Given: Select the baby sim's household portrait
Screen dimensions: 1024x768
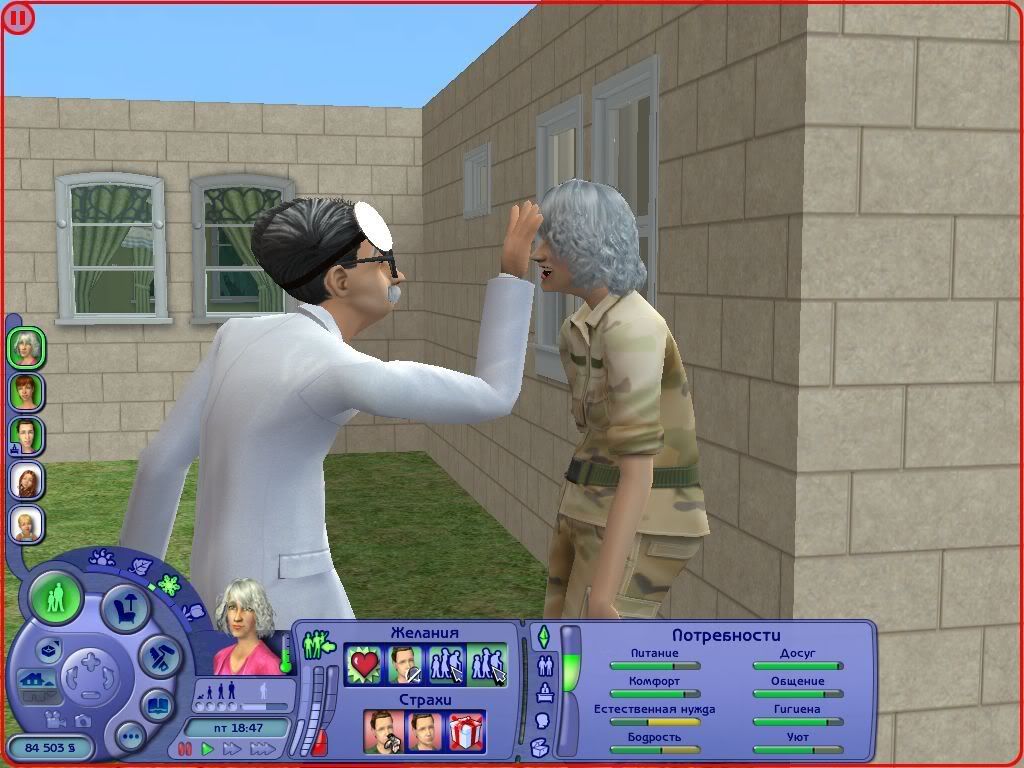Looking at the screenshot, I should tap(26, 523).
